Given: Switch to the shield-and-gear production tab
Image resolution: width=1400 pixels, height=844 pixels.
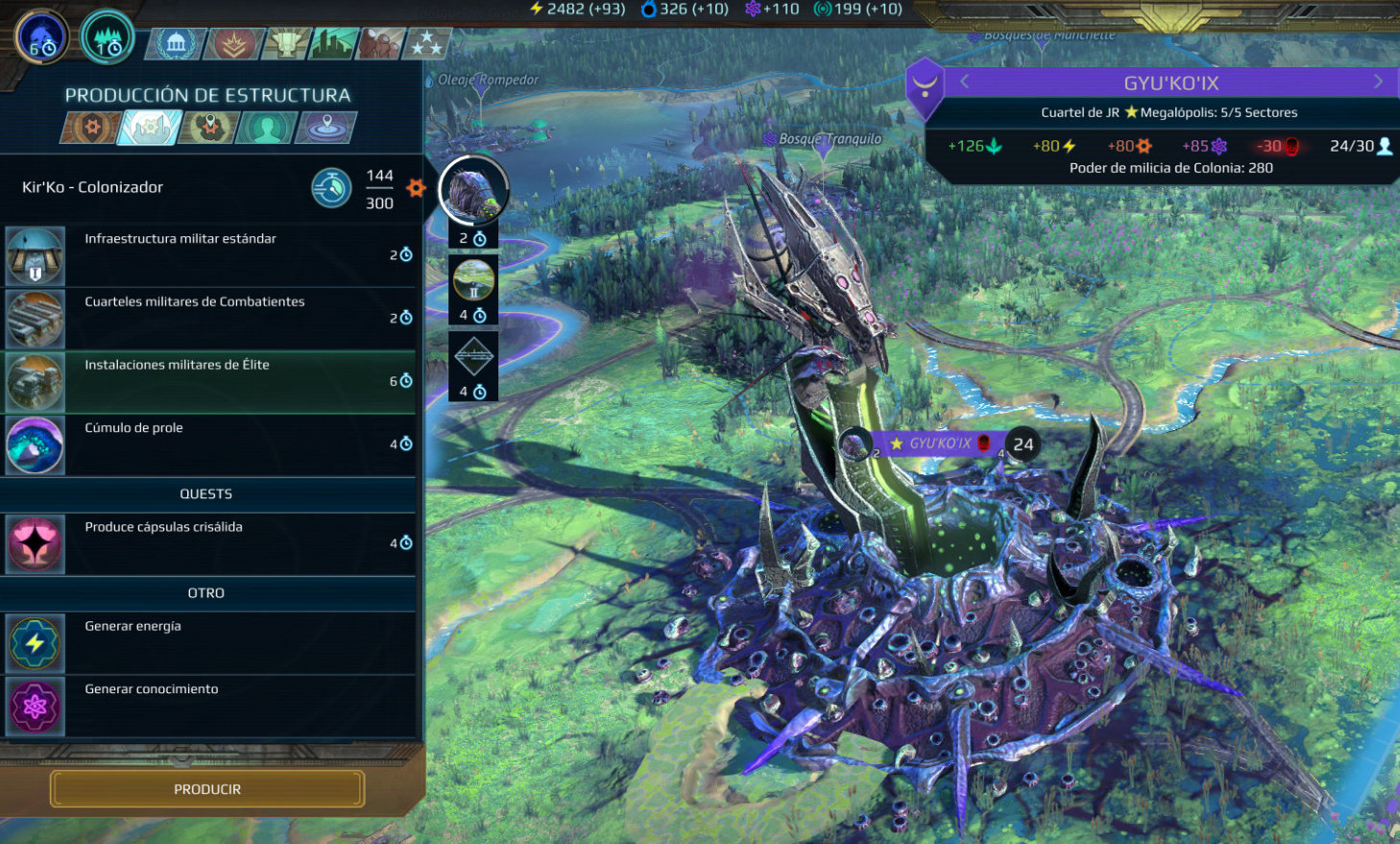Looking at the screenshot, I should pyautogui.click(x=92, y=128).
